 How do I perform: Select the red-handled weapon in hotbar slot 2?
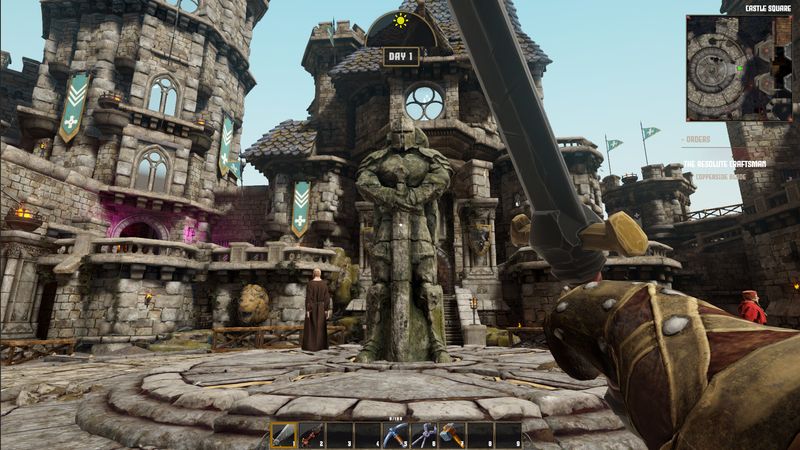(x=313, y=435)
